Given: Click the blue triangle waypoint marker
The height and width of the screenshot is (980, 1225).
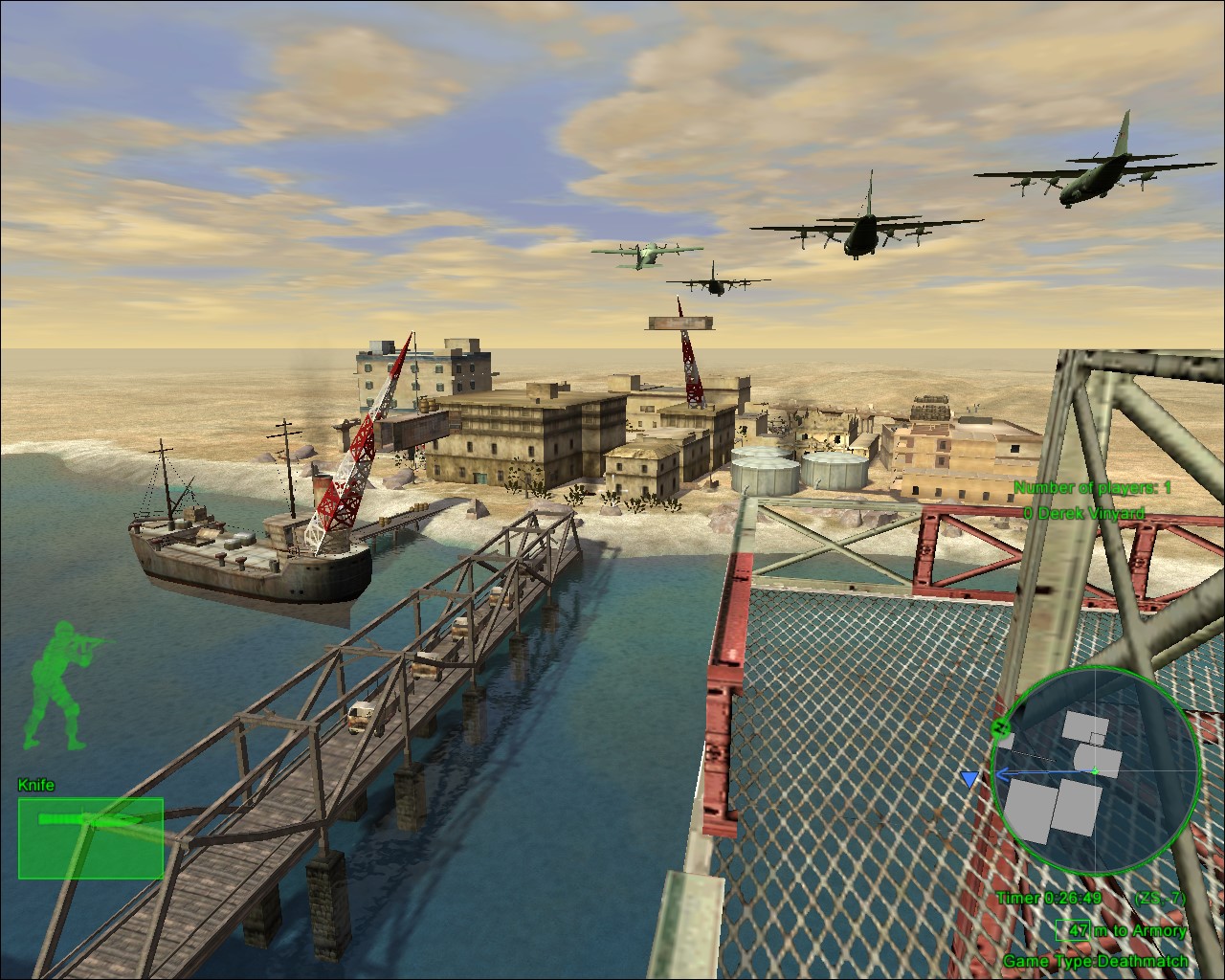Looking at the screenshot, I should (x=969, y=780).
